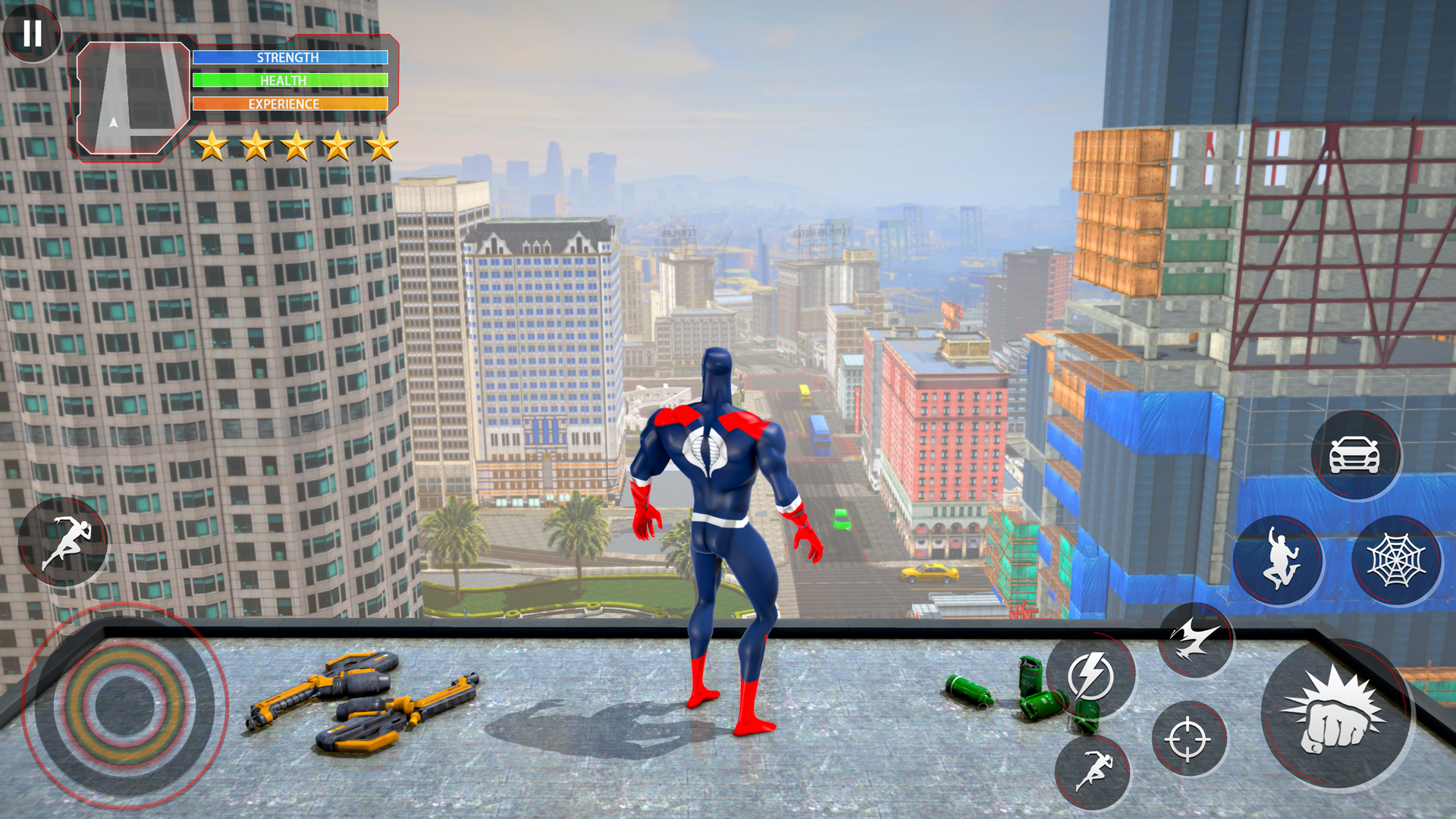This screenshot has width=1456, height=819.
Task: Tap the EXPERIENCE bar
Action: pyautogui.click(x=290, y=104)
